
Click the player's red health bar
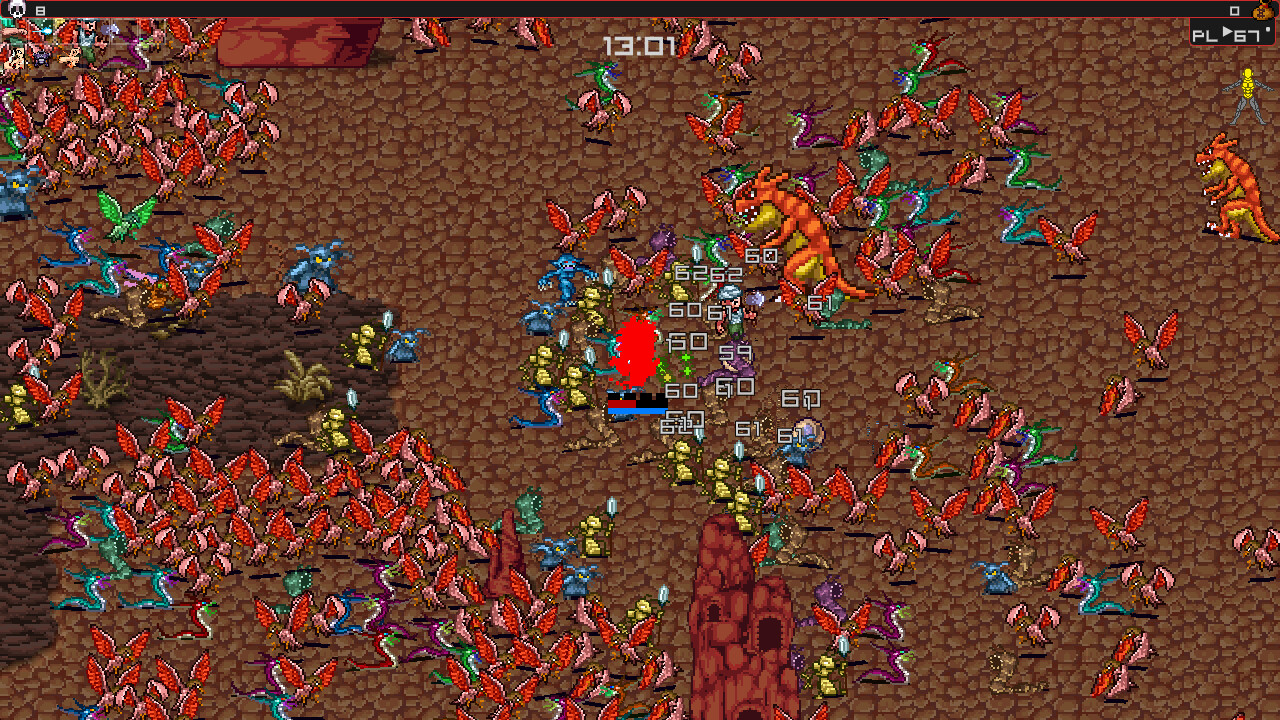pyautogui.click(x=621, y=404)
